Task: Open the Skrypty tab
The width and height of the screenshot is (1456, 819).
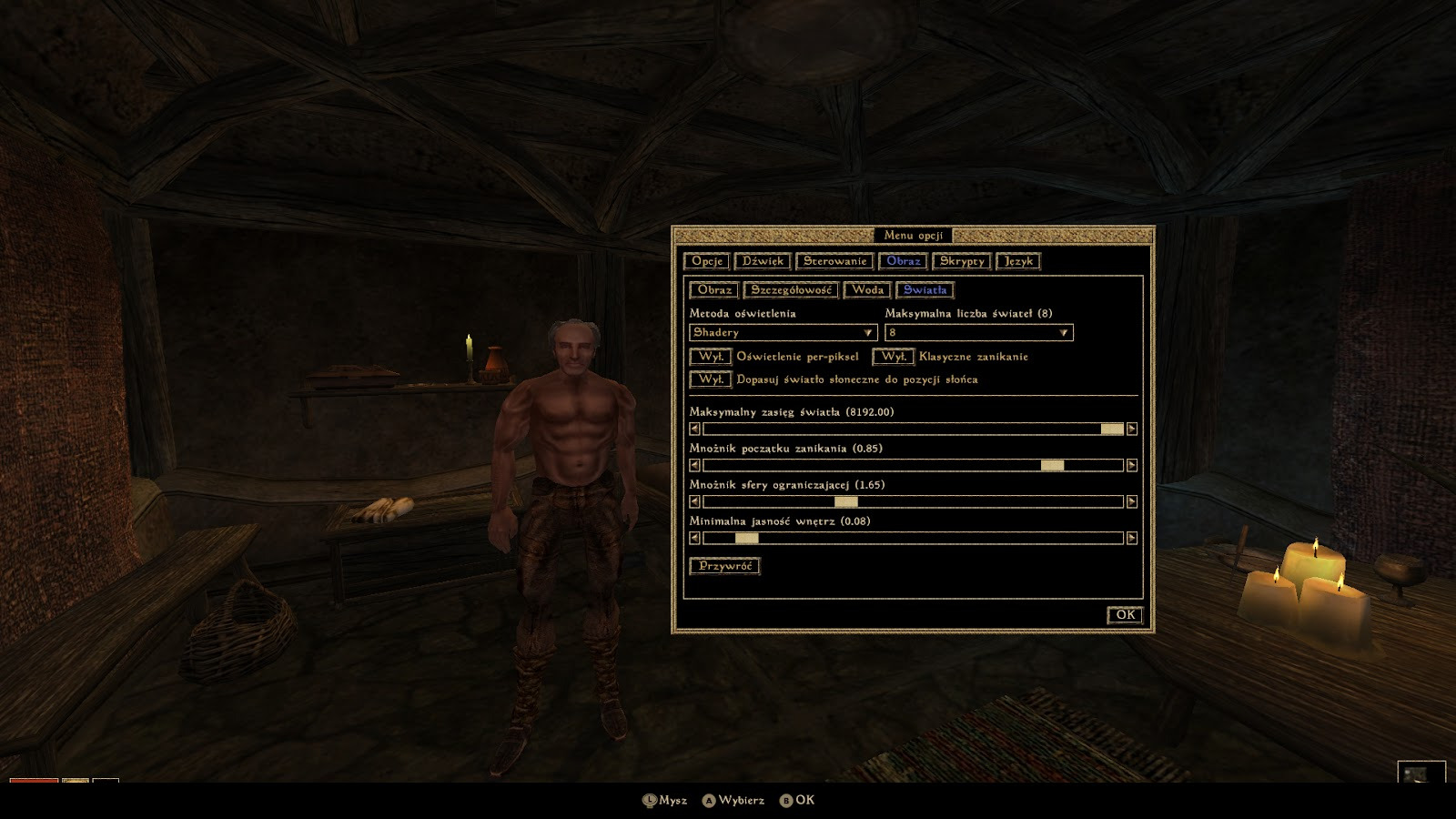Action: pyautogui.click(x=962, y=261)
